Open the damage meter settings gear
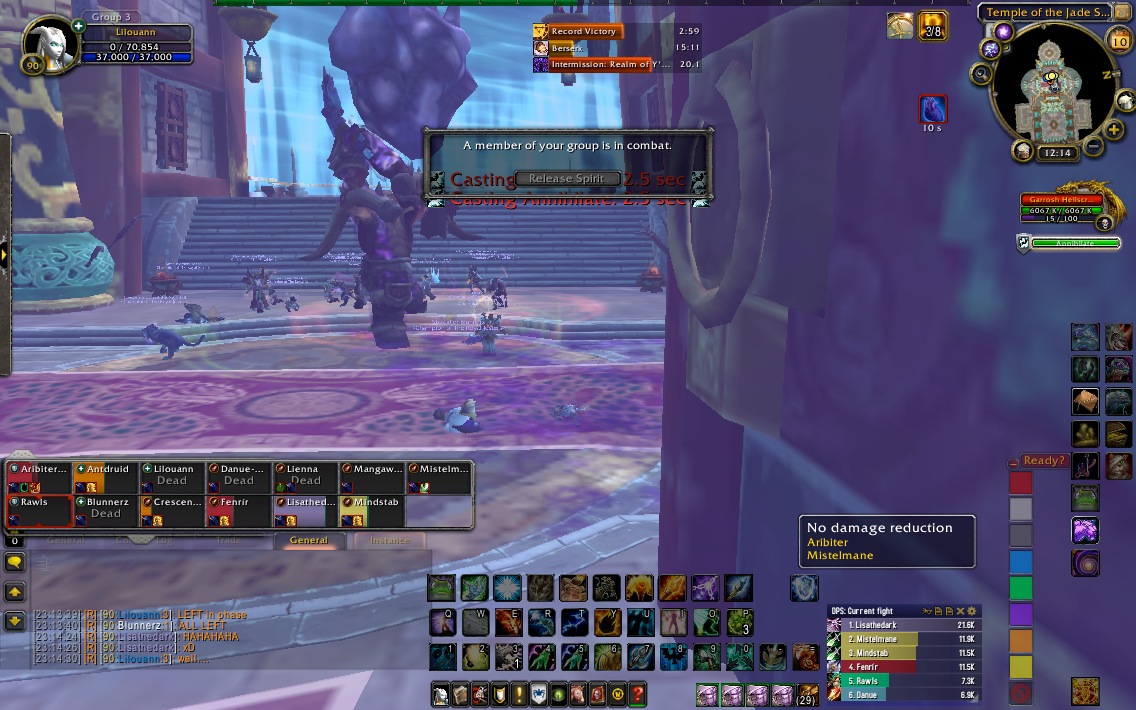 tap(972, 611)
